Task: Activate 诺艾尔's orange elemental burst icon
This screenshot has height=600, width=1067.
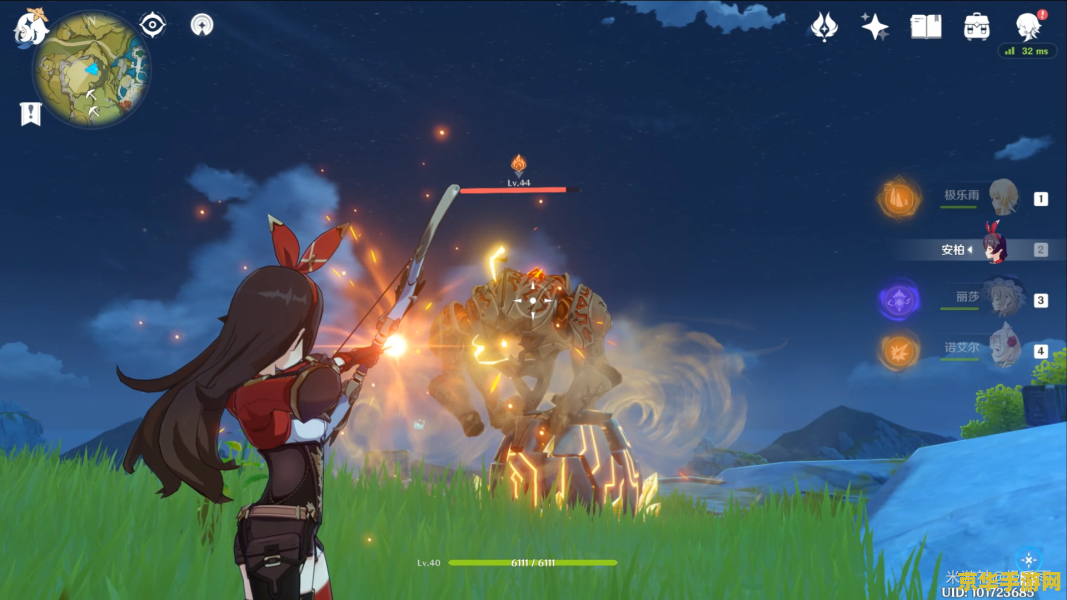Action: click(x=898, y=350)
